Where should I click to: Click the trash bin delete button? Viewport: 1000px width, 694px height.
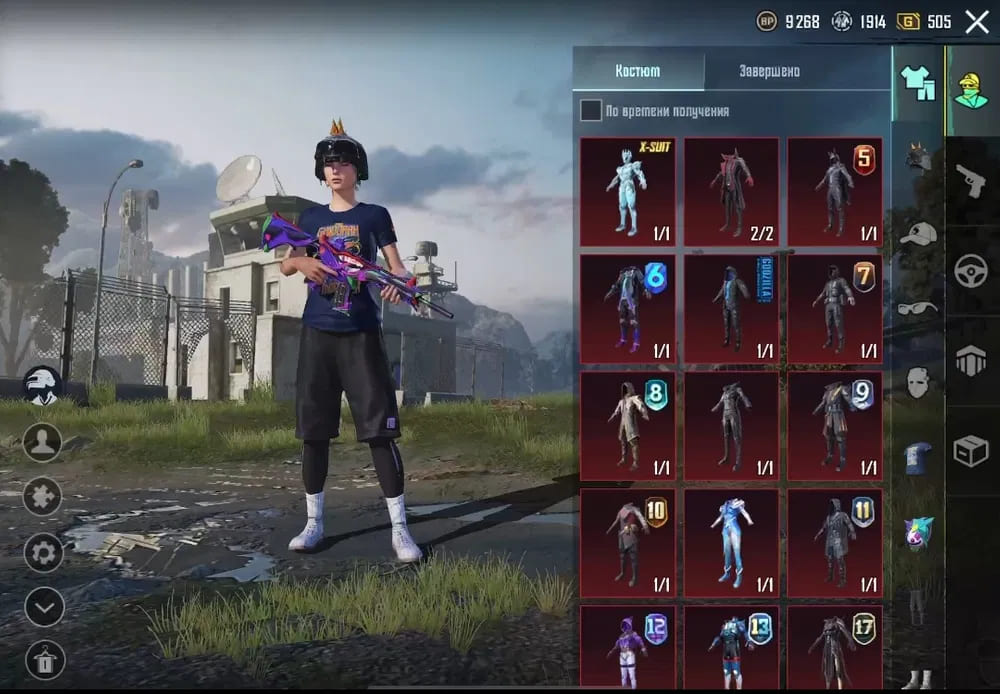(x=44, y=659)
